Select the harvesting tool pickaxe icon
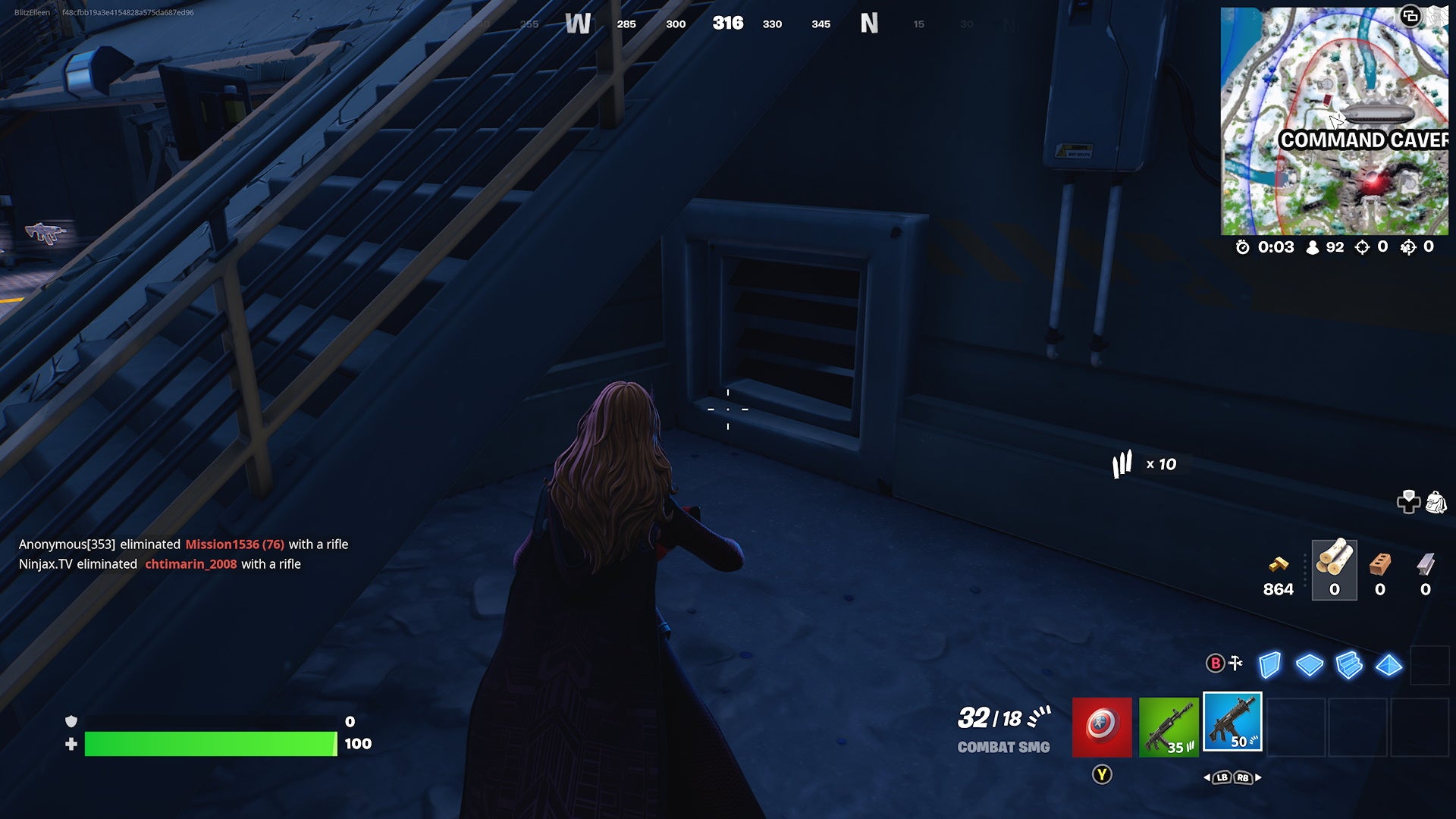This screenshot has width=1456, height=819. point(1235,663)
